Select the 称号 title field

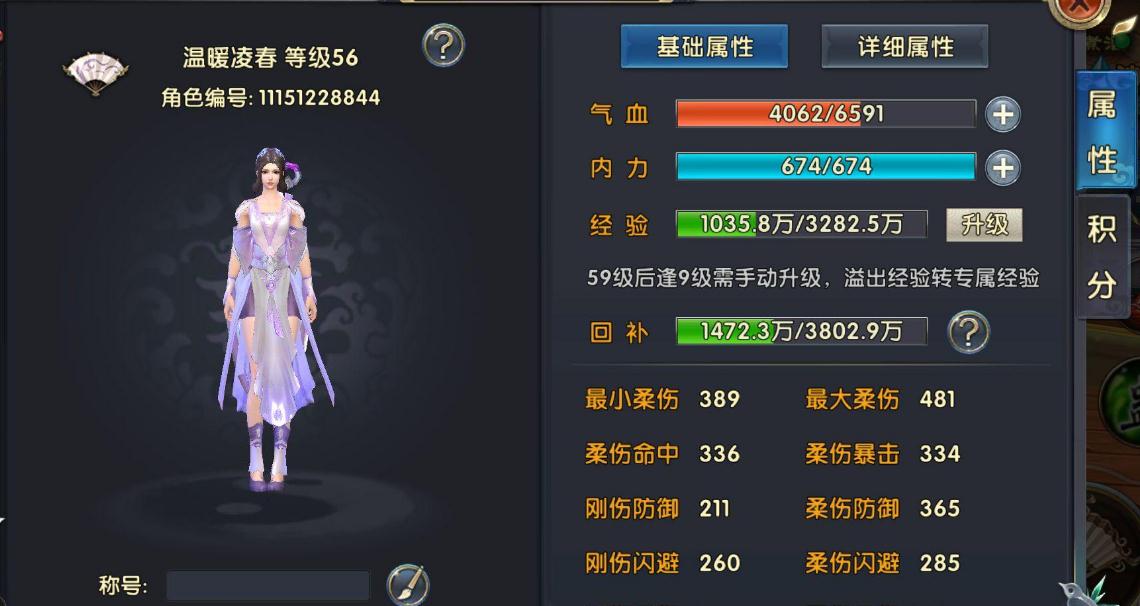pos(267,586)
